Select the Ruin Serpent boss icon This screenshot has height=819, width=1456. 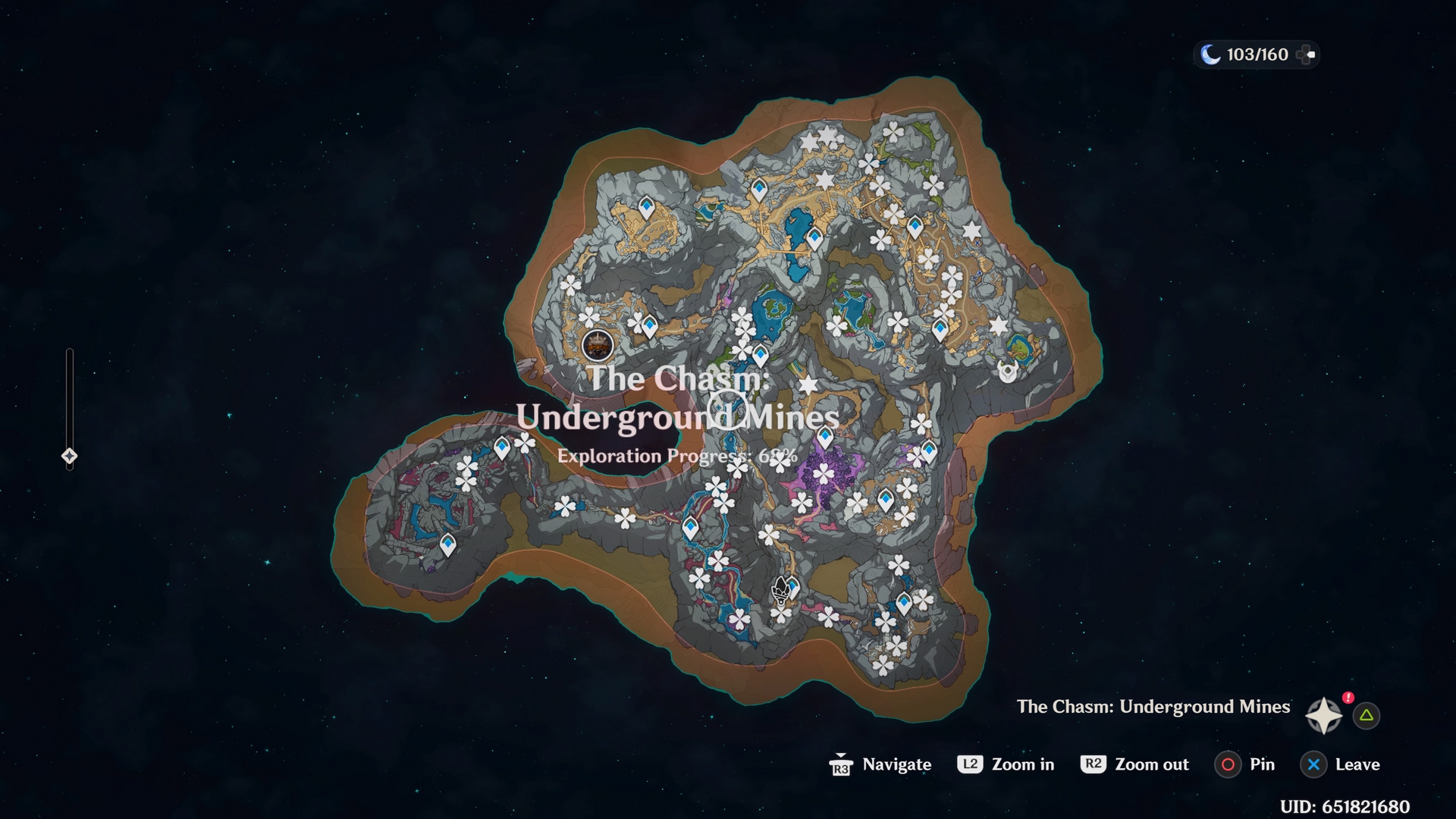1008,372
